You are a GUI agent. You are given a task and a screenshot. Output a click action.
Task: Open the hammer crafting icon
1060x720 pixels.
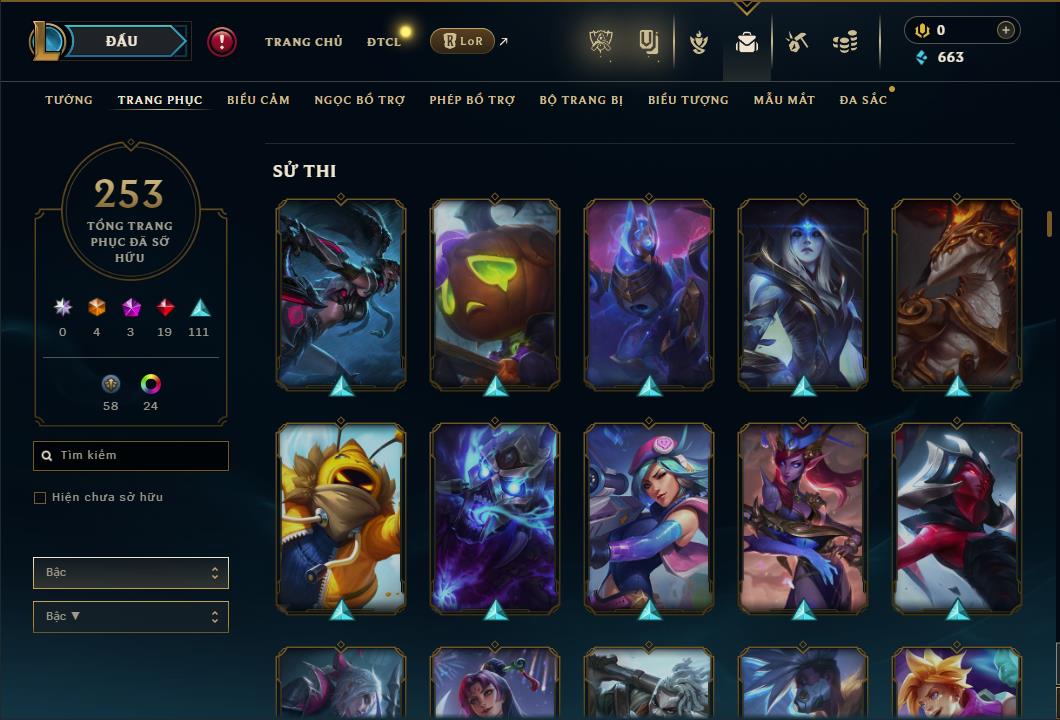coord(796,42)
